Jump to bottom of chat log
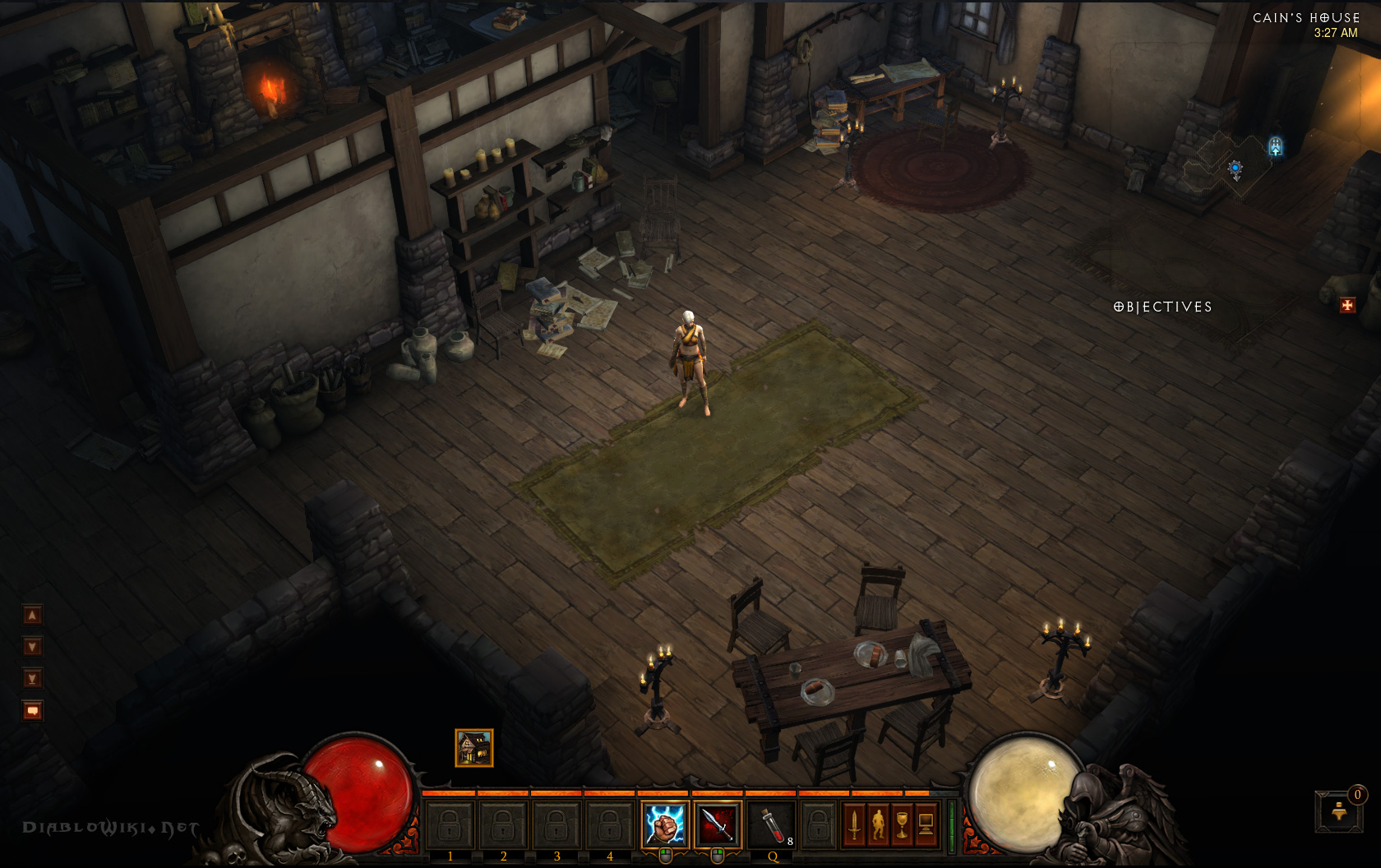Screen dimensions: 1381x868 [32, 679]
